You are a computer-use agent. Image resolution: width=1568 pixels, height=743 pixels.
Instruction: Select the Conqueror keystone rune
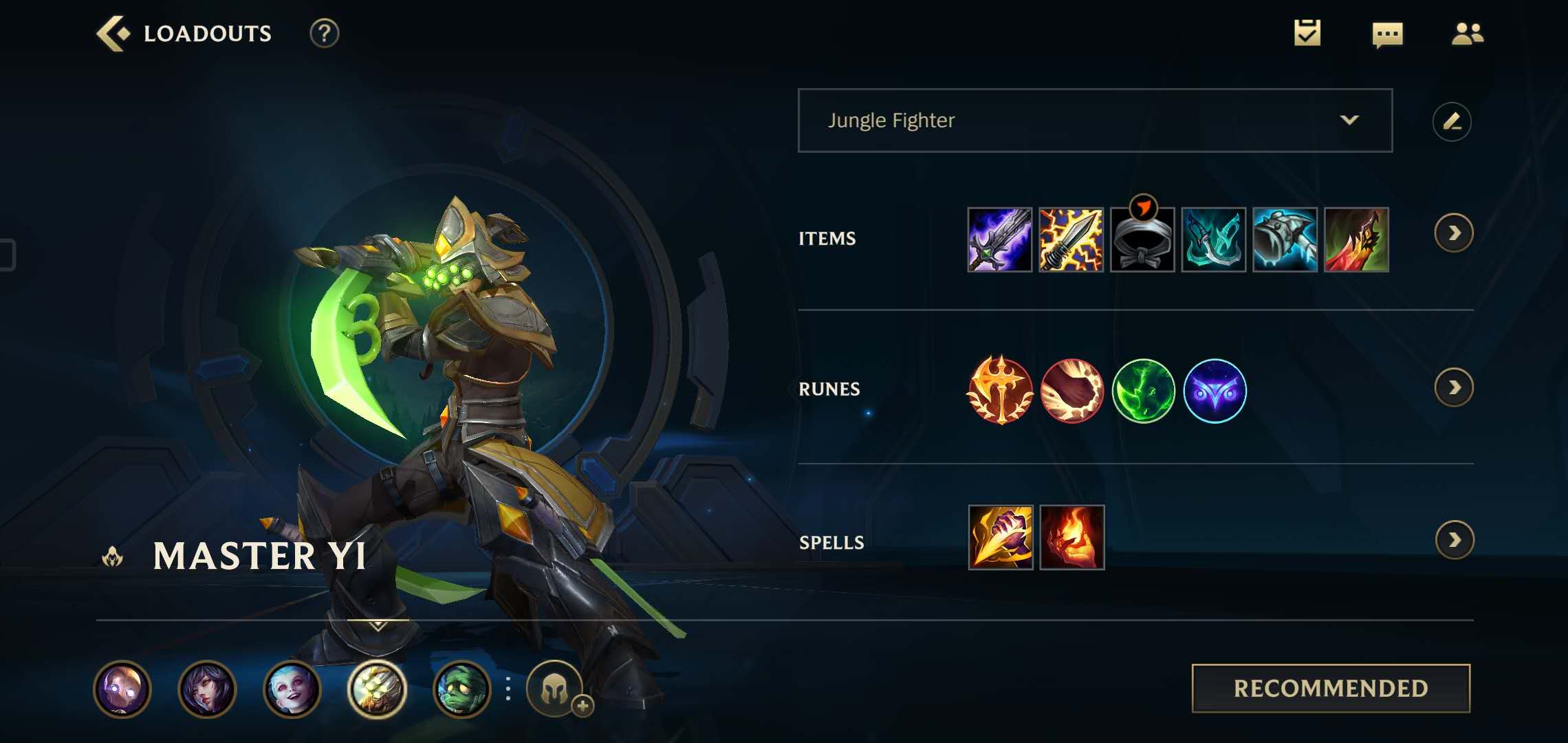pos(1000,390)
